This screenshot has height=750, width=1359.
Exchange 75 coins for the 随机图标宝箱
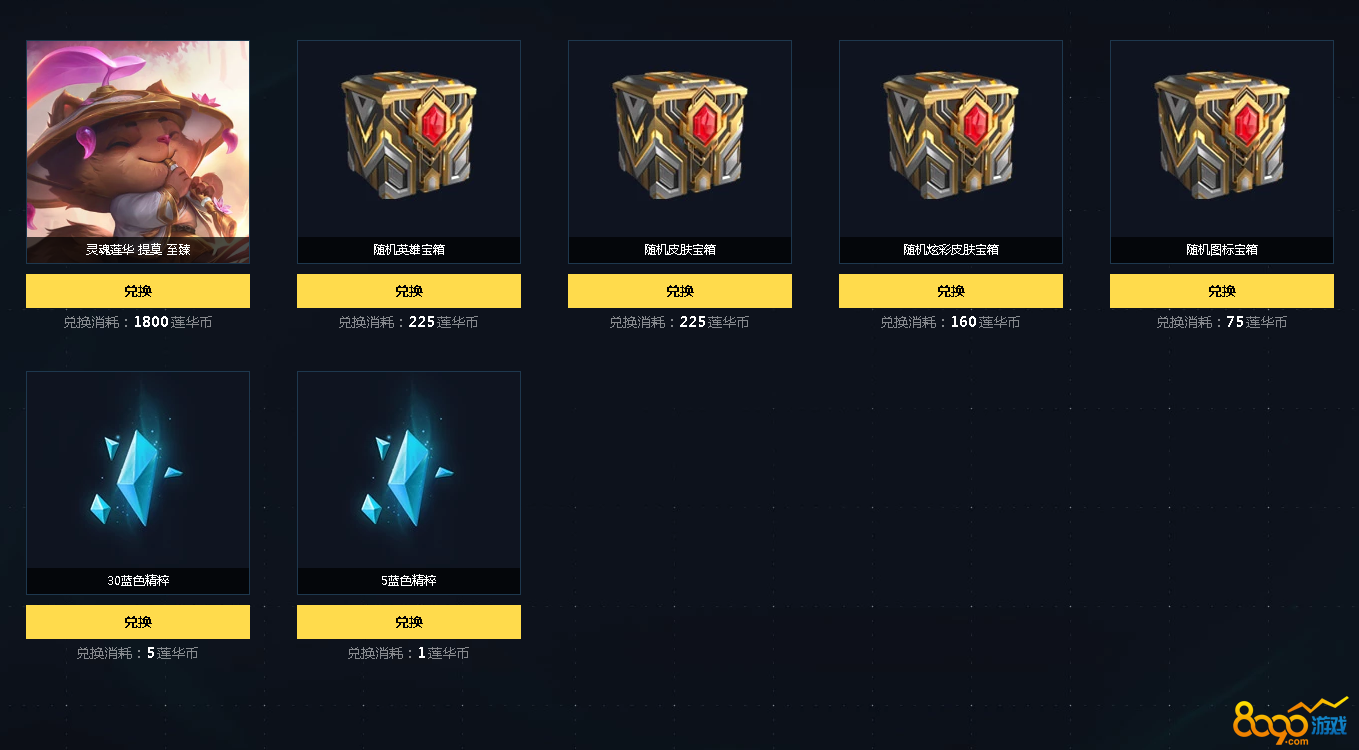click(1222, 291)
